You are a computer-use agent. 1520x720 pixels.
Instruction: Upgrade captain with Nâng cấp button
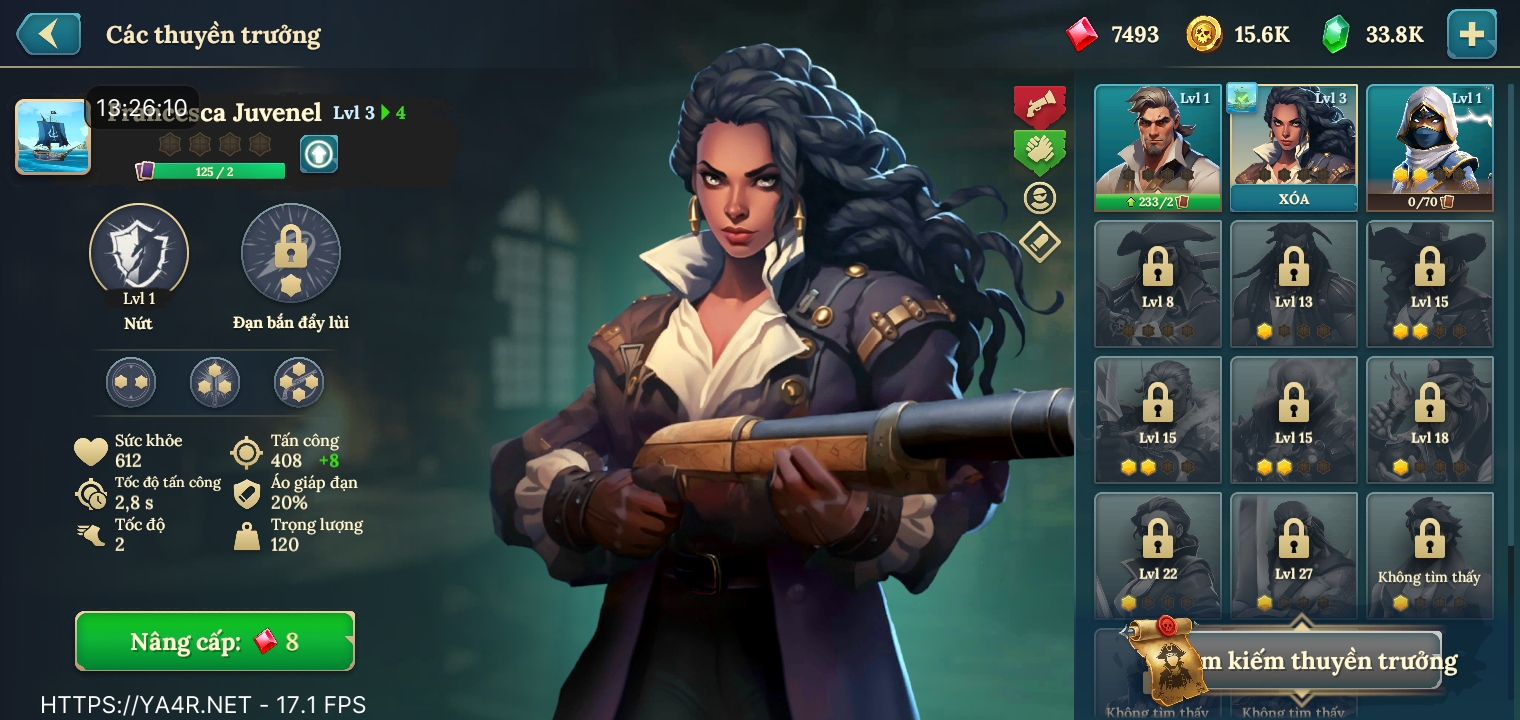(215, 641)
